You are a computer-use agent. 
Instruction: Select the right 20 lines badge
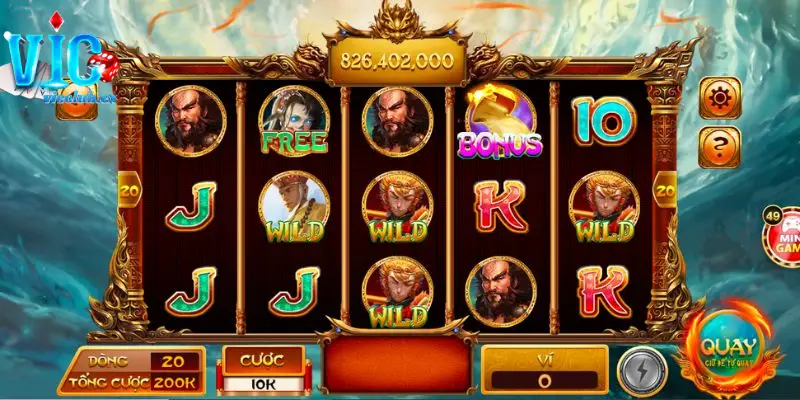coord(665,187)
